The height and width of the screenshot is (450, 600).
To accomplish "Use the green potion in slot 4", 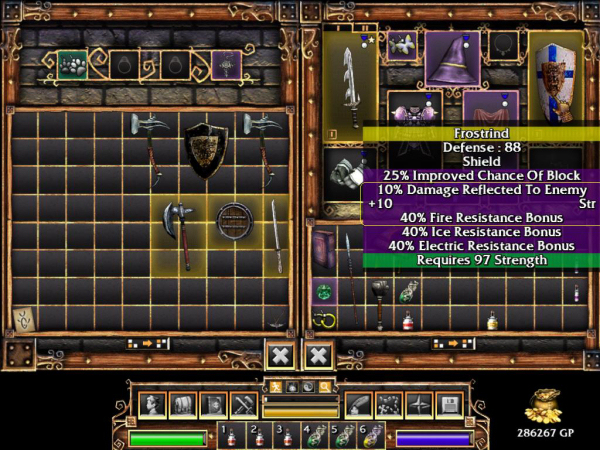I will pos(322,436).
